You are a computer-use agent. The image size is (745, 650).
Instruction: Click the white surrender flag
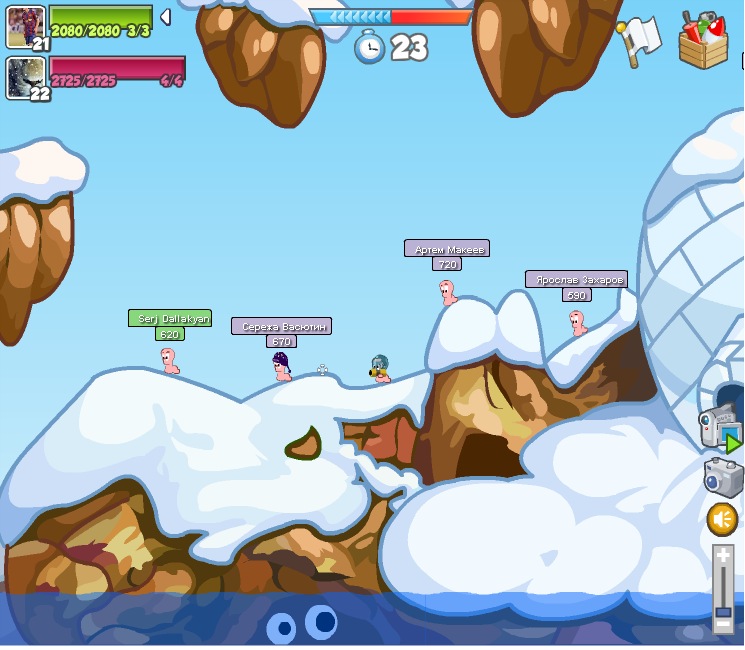pyautogui.click(x=640, y=40)
